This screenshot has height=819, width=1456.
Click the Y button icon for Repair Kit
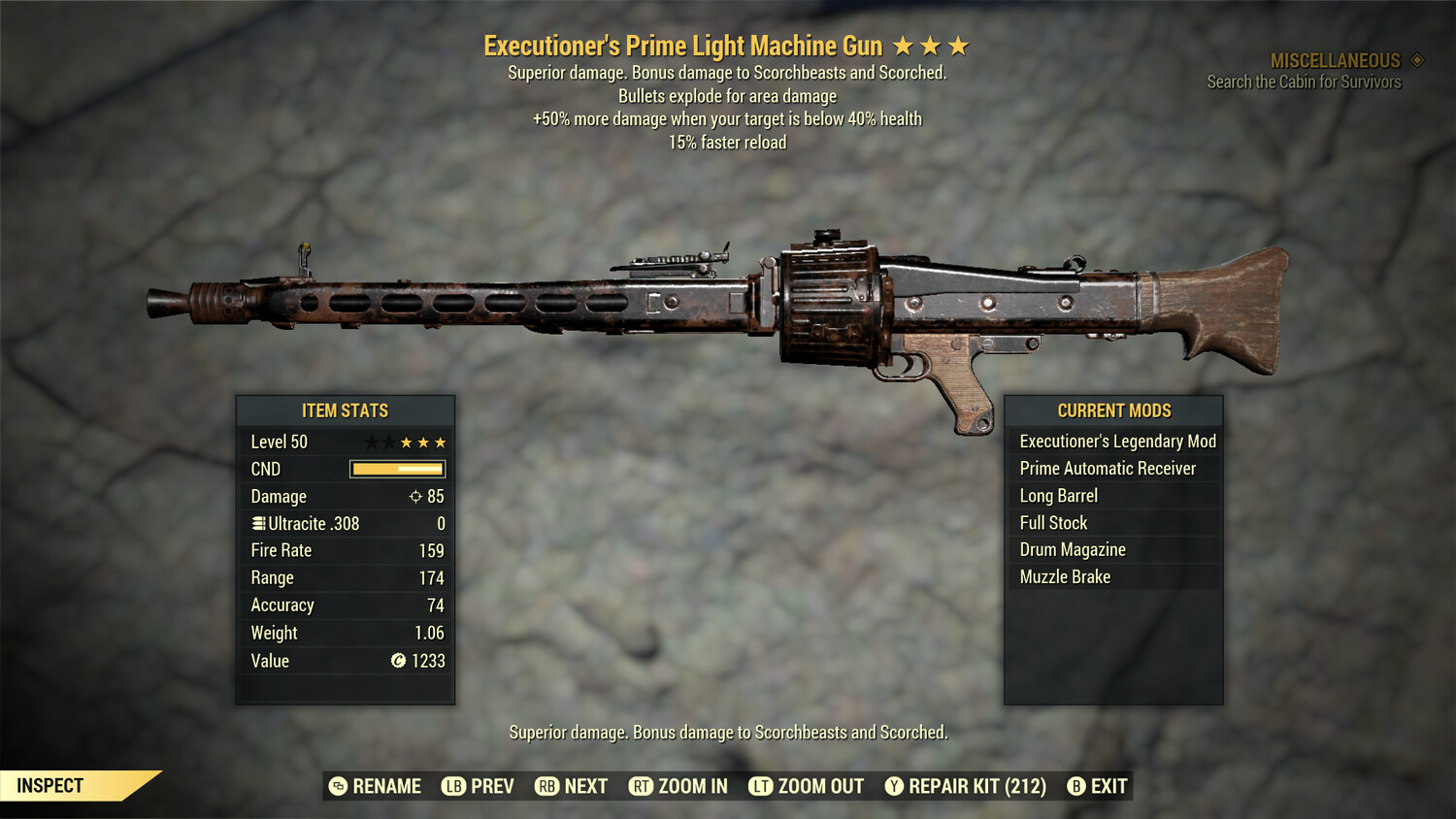894,786
